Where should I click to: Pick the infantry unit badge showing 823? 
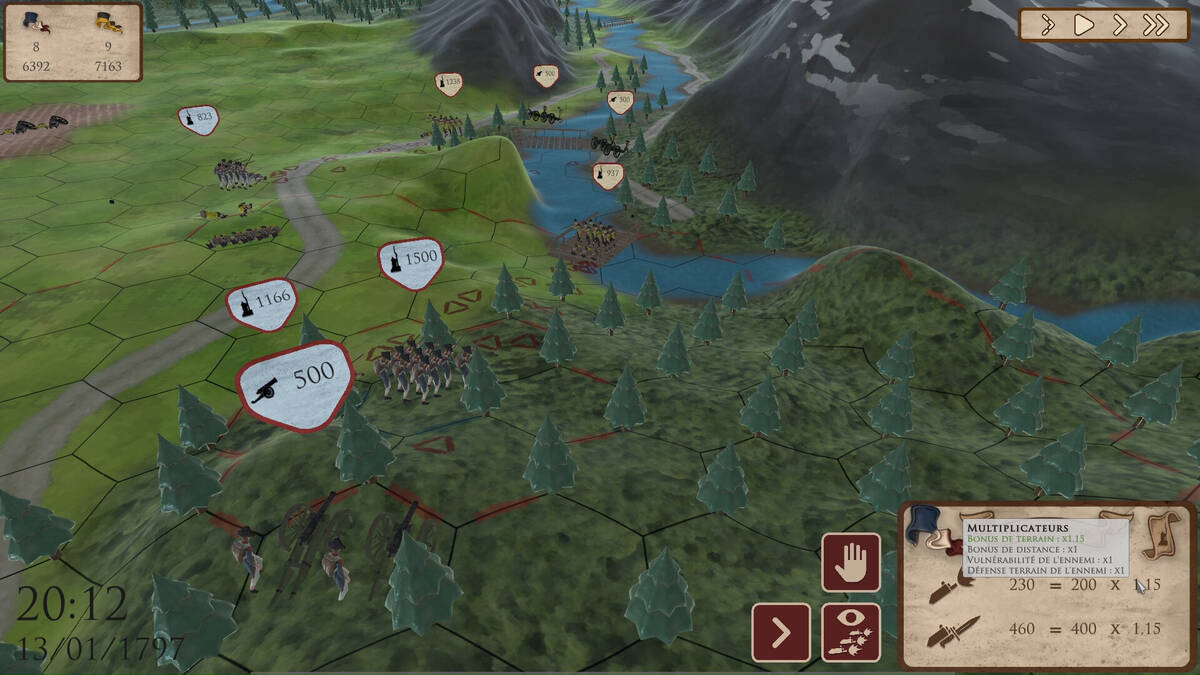(x=198, y=119)
